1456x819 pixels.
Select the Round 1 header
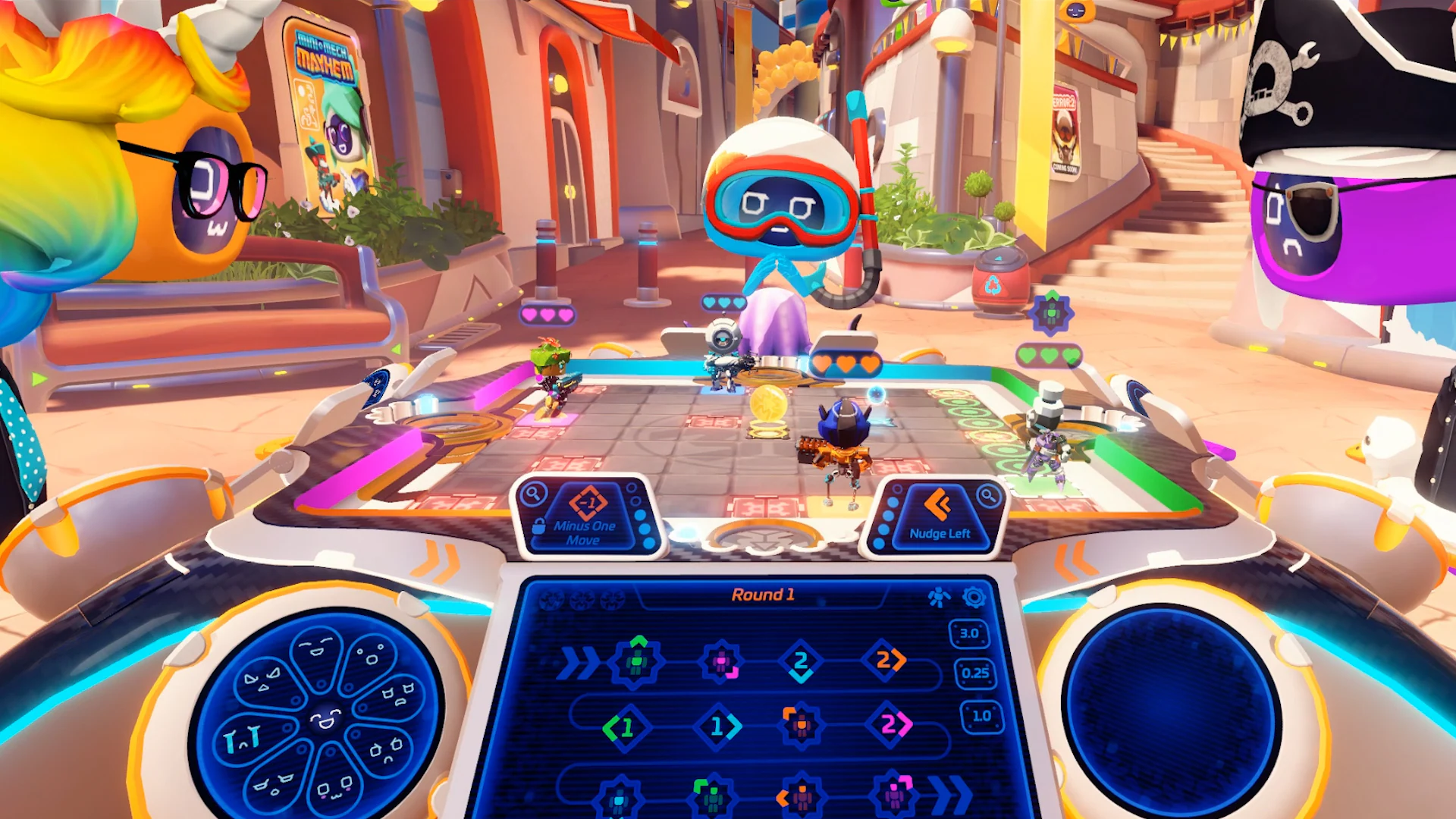coord(764,595)
